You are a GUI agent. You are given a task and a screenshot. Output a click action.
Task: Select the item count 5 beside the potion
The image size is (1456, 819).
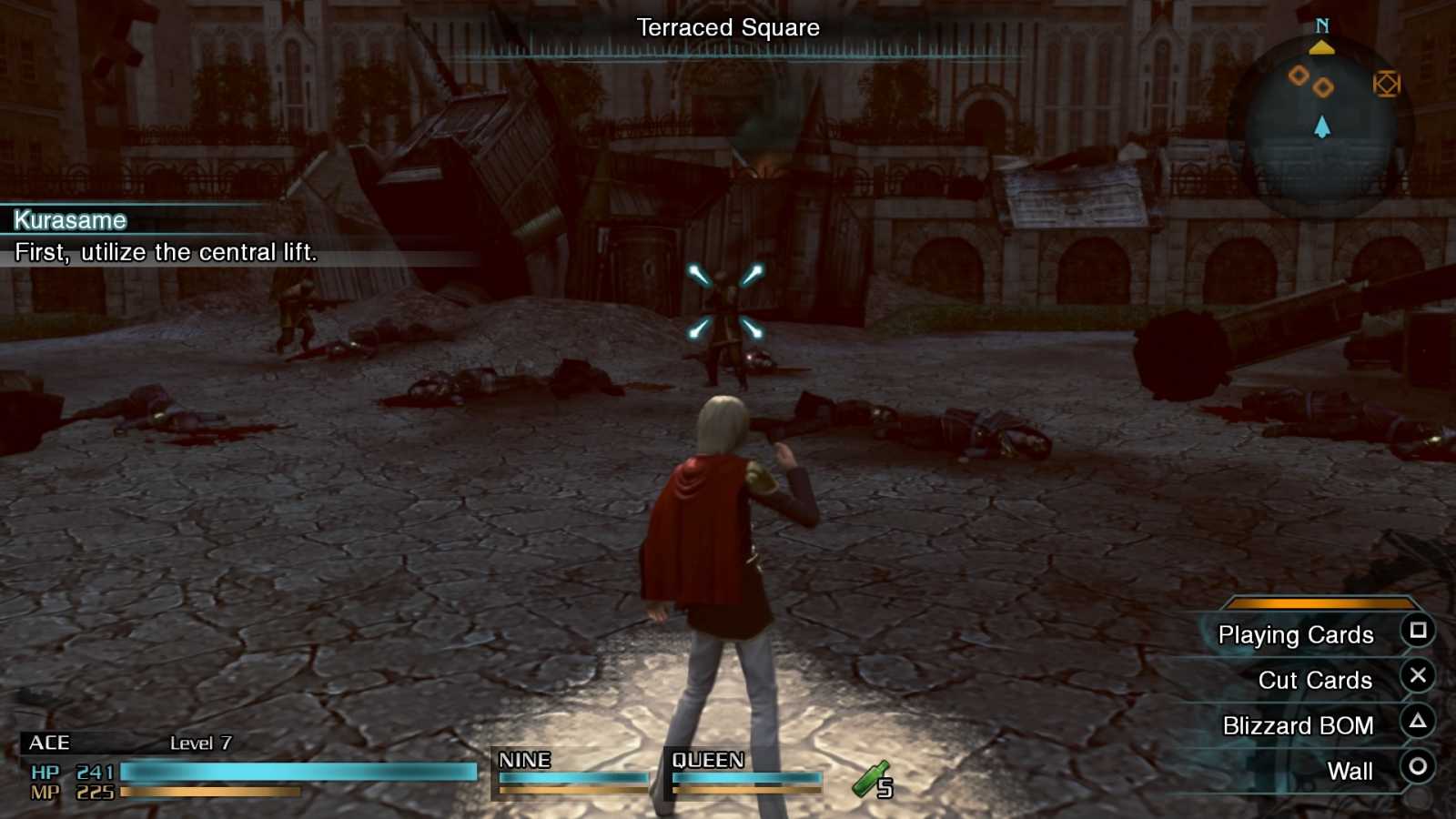pos(885,786)
